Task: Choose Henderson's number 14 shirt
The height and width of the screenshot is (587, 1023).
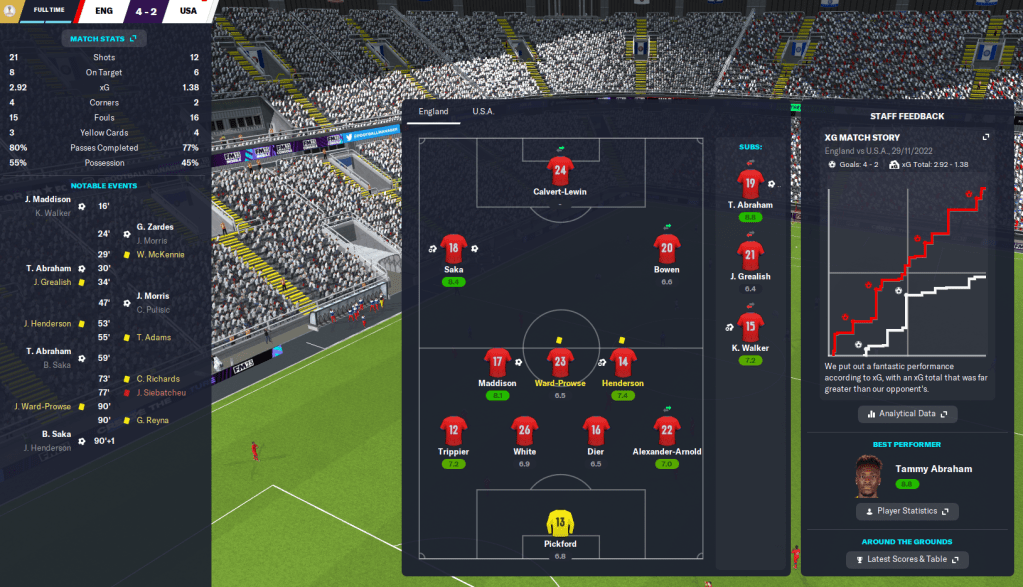Action: click(623, 363)
